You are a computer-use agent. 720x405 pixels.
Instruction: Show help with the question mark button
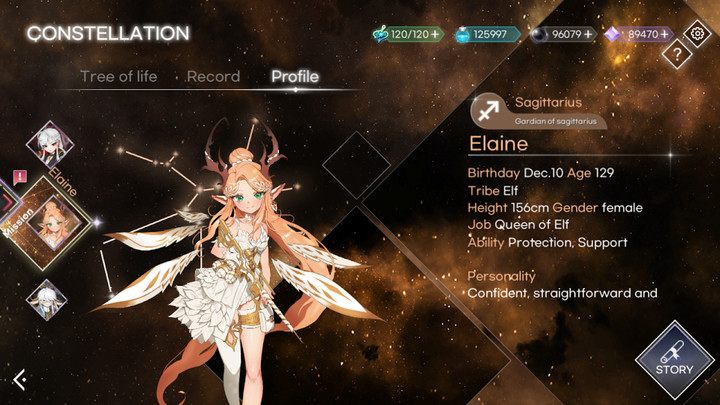677,56
